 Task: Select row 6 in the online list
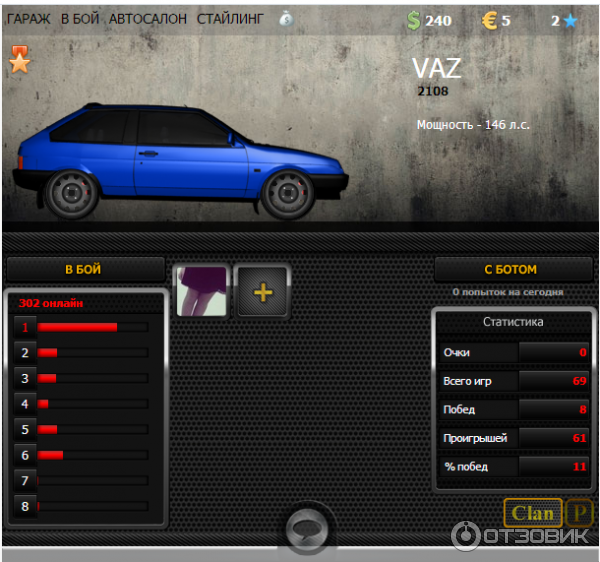click(26, 455)
